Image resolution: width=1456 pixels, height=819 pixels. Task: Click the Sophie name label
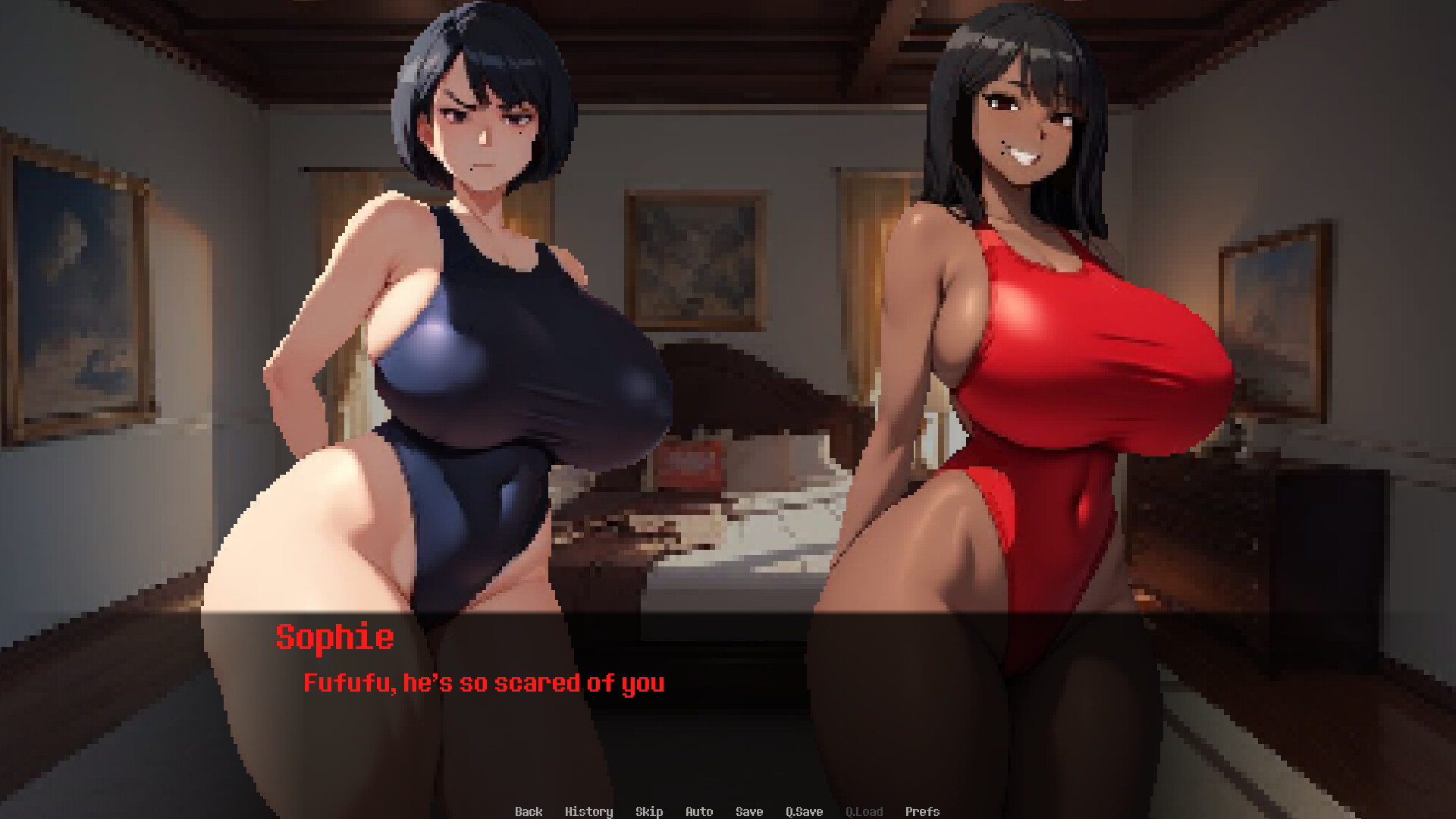(336, 638)
